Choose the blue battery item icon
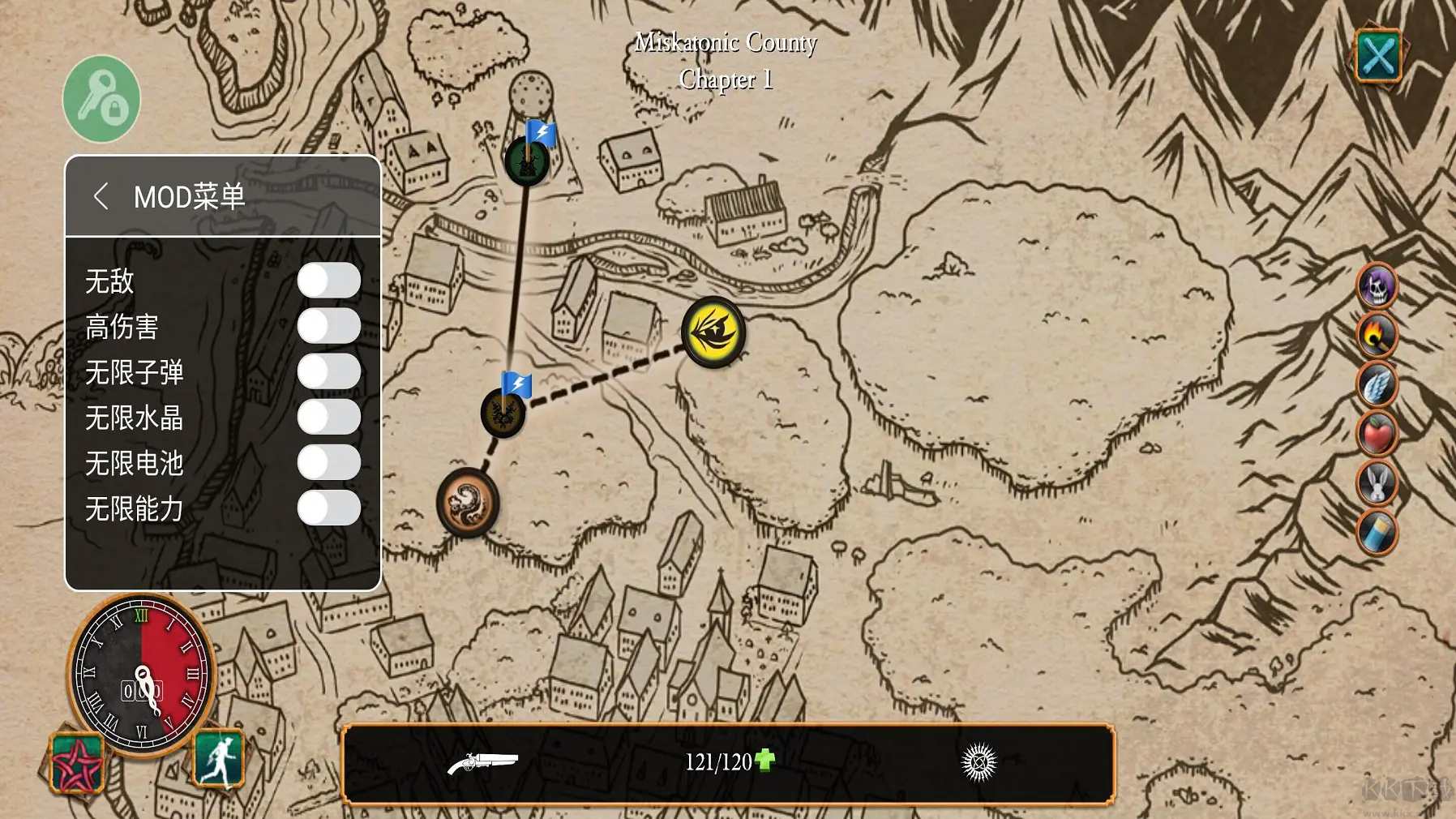 [x=1377, y=532]
